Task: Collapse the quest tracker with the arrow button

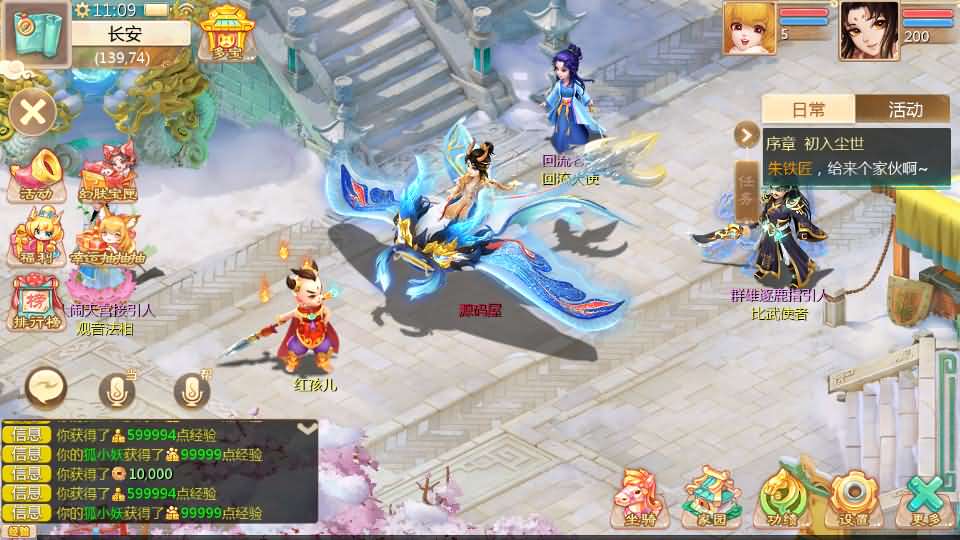Action: coord(746,135)
